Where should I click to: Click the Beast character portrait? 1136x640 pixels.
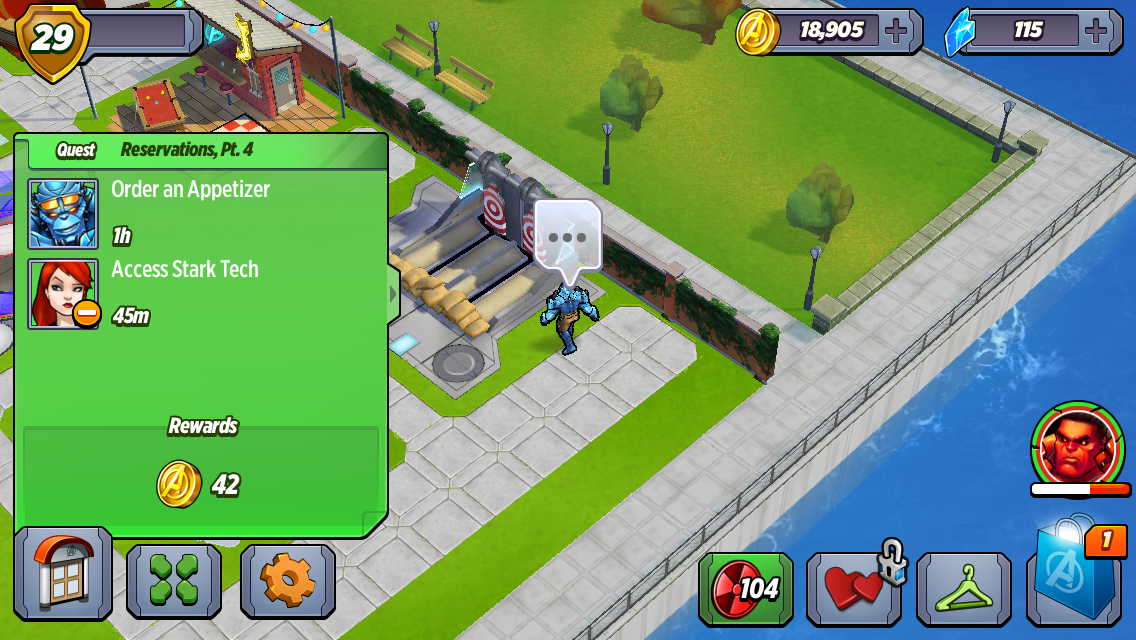(63, 213)
